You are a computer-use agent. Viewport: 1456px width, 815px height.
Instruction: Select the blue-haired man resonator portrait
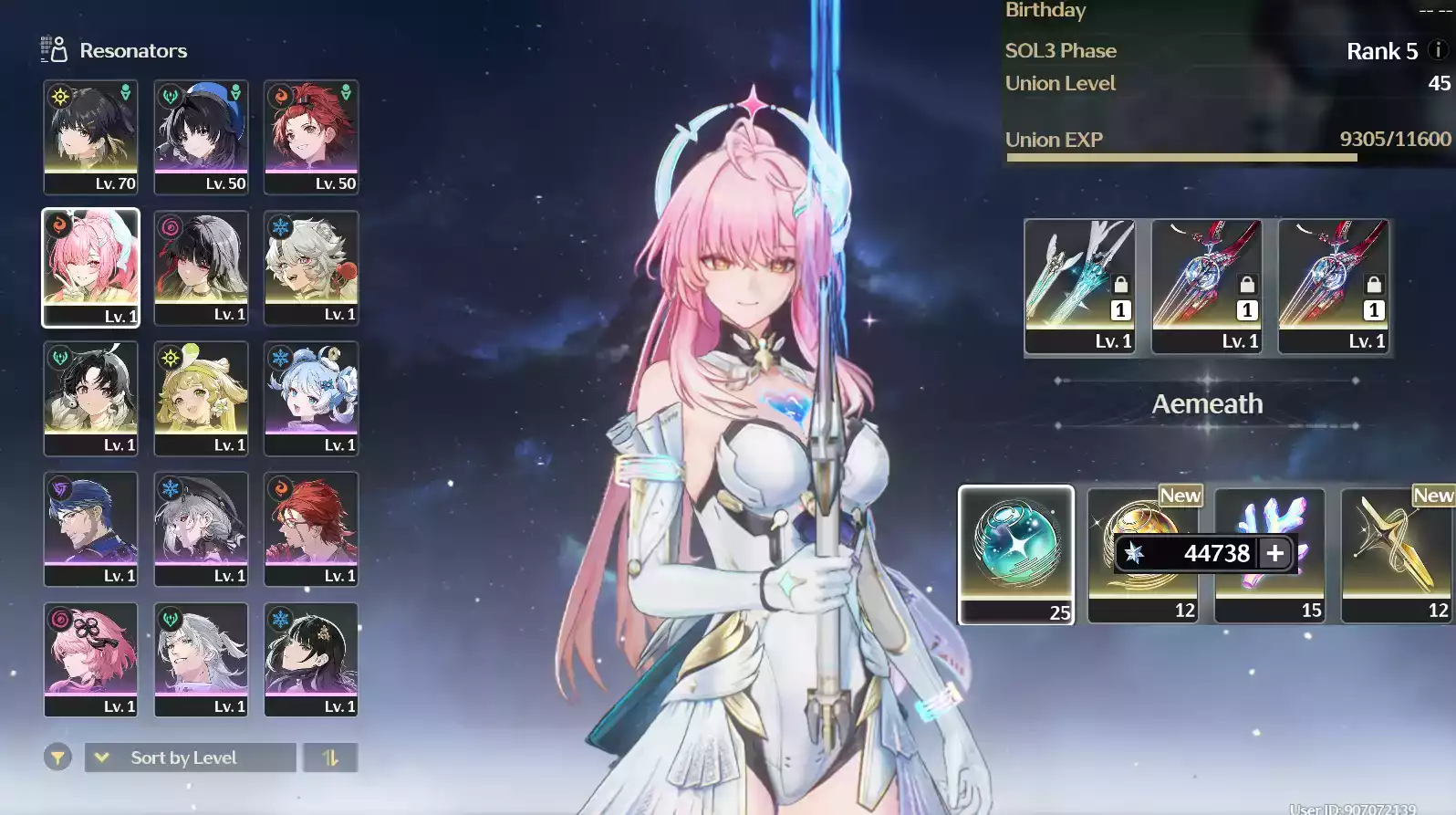90,528
